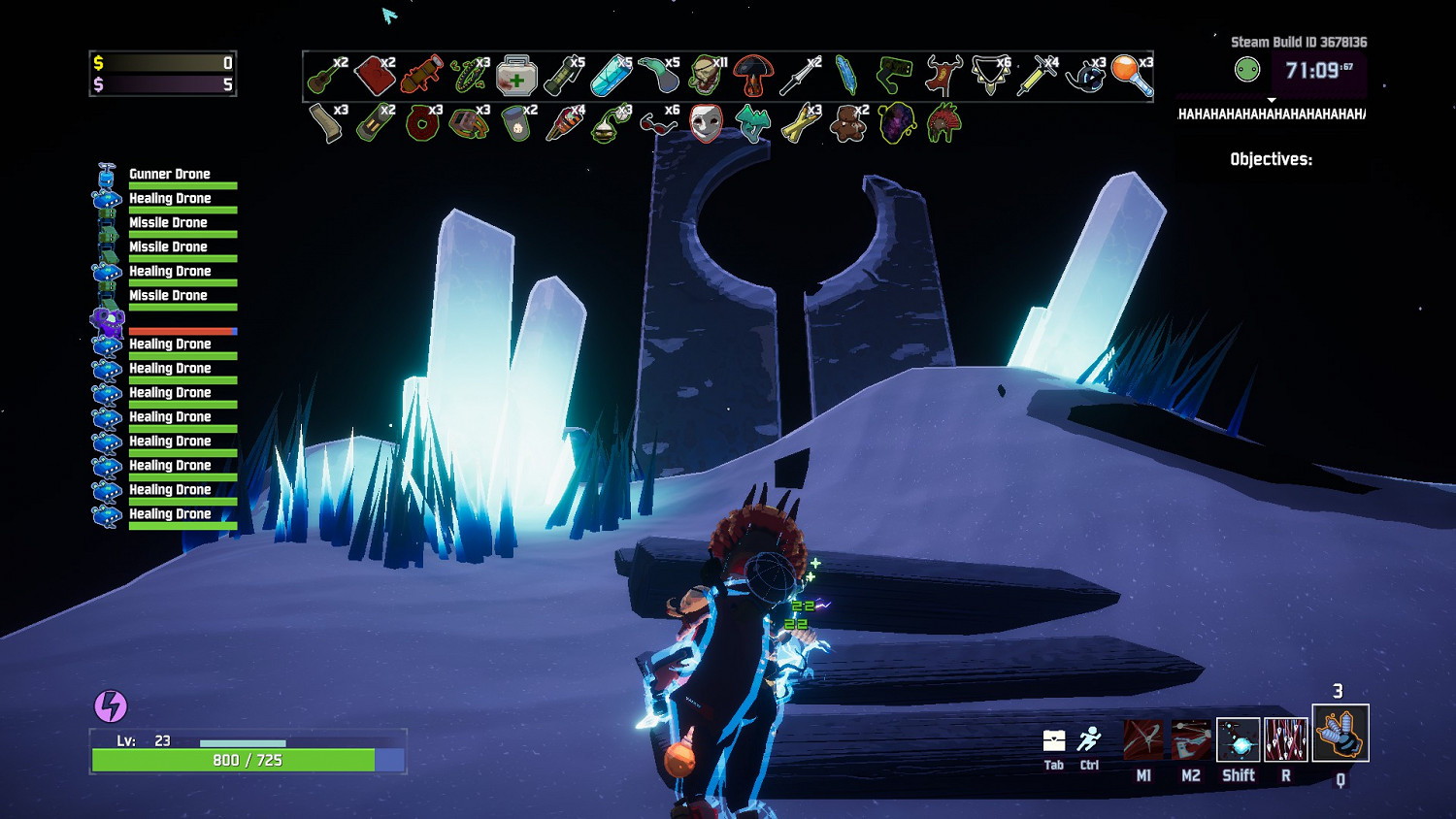Select the blue Hopoo Feather item
The height and width of the screenshot is (819, 1456).
846,76
